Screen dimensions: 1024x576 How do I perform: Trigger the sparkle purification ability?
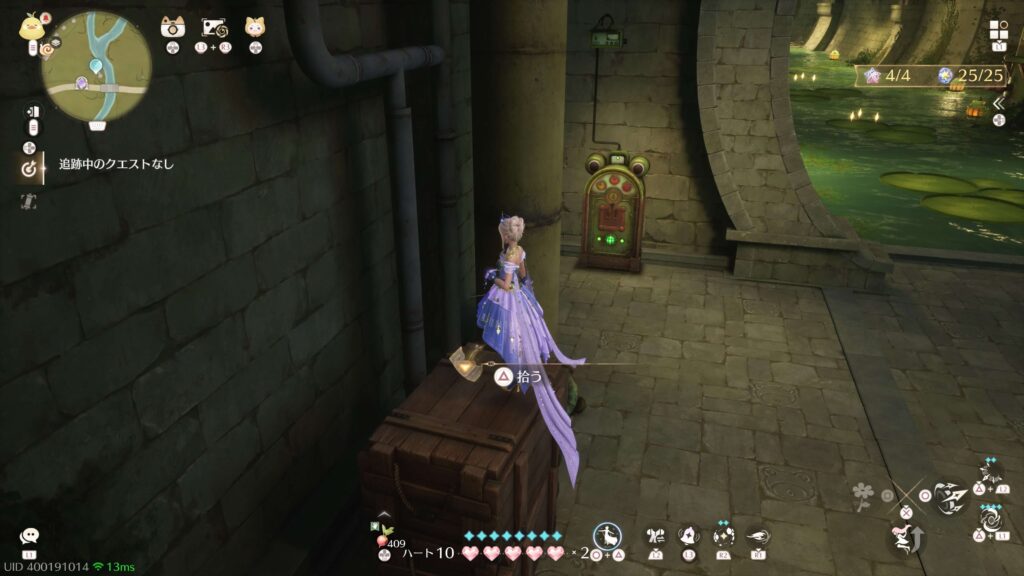723,536
